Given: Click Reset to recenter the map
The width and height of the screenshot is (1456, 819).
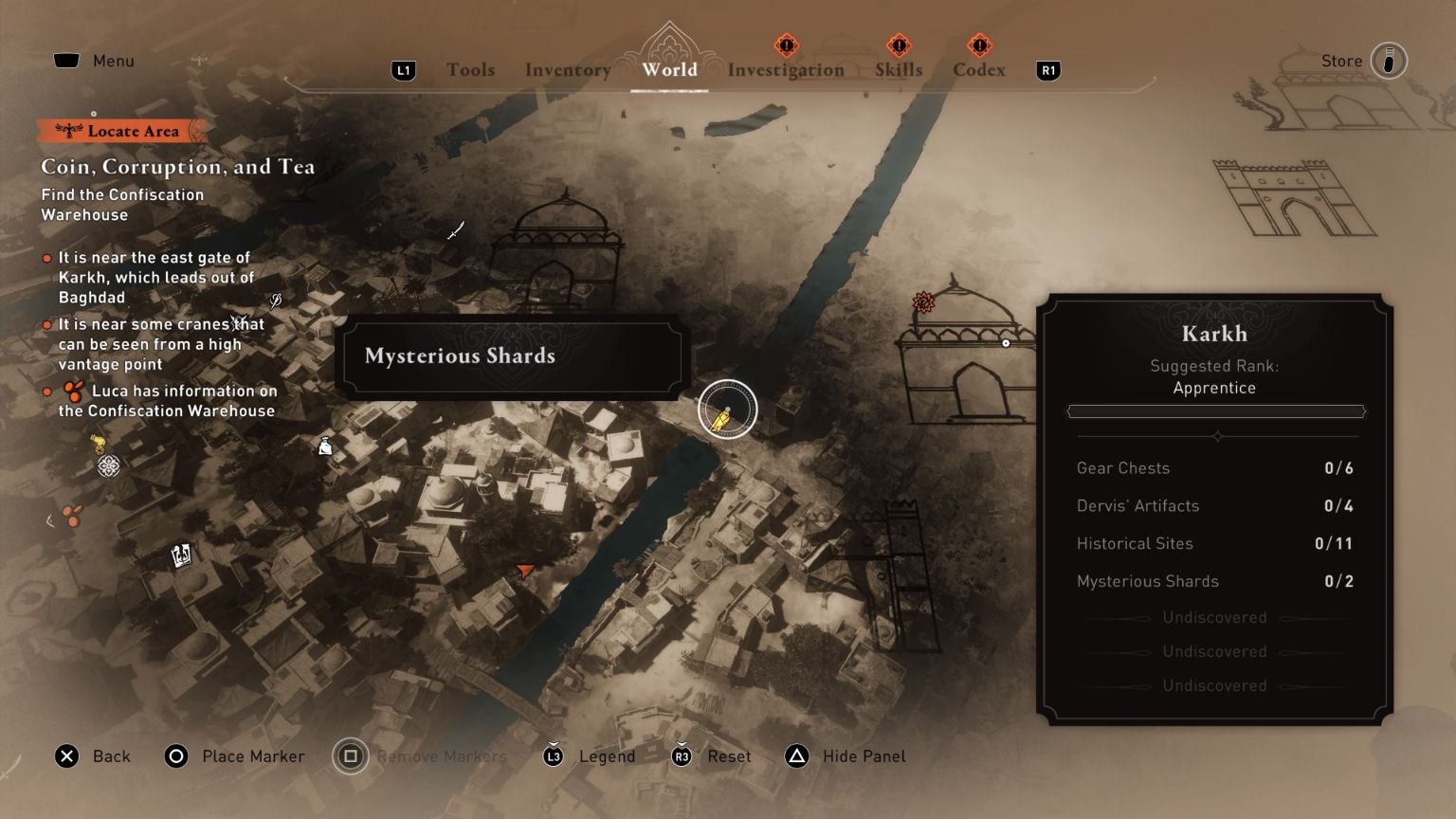Looking at the screenshot, I should coord(726,756).
